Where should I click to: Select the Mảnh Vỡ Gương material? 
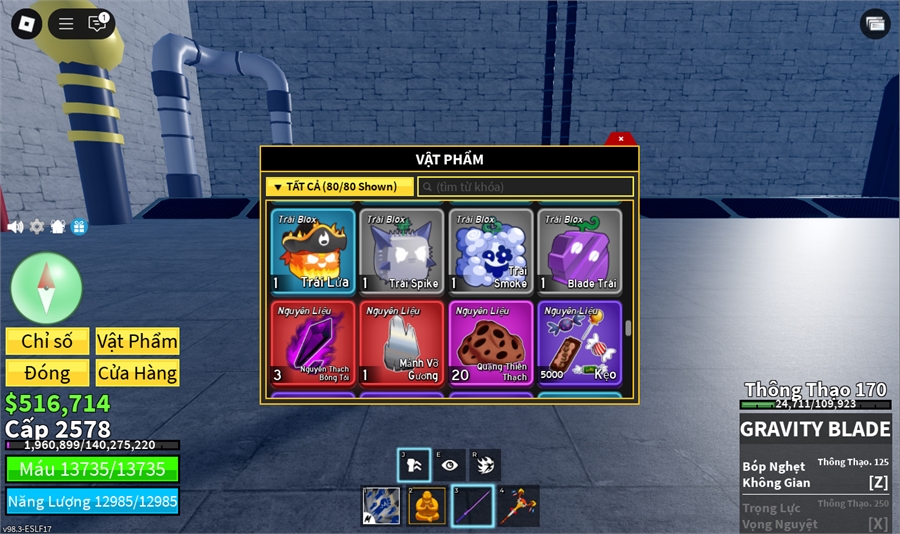coord(402,344)
